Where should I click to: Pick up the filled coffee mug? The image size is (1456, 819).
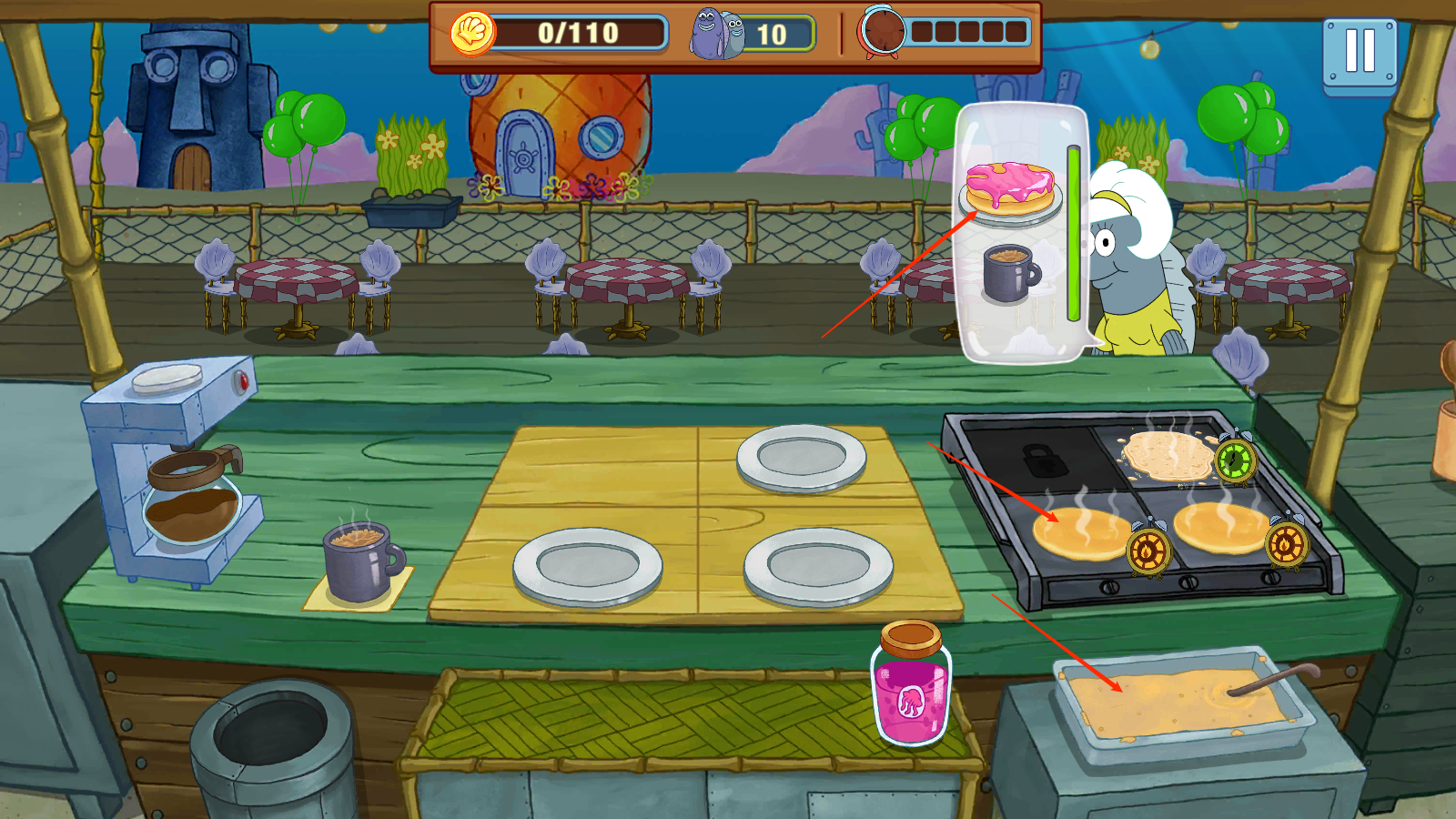pos(360,561)
